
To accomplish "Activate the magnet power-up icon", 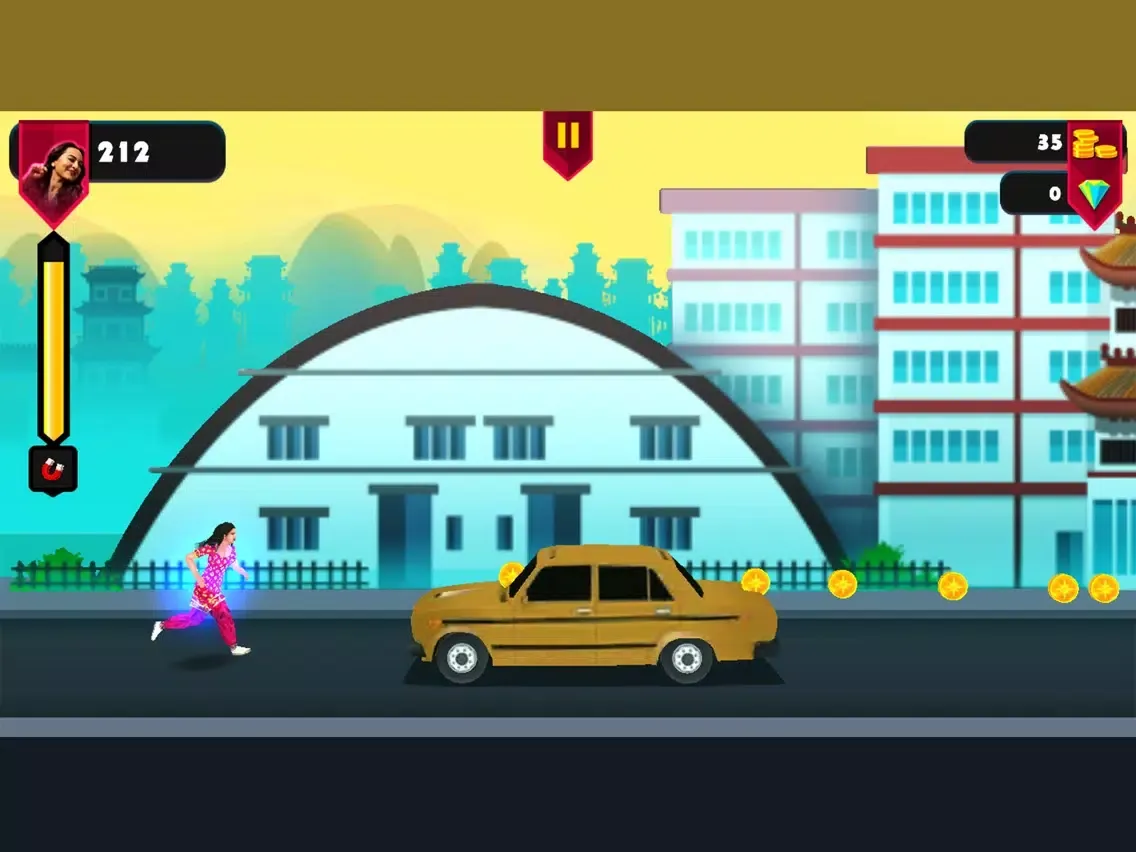I will [53, 468].
